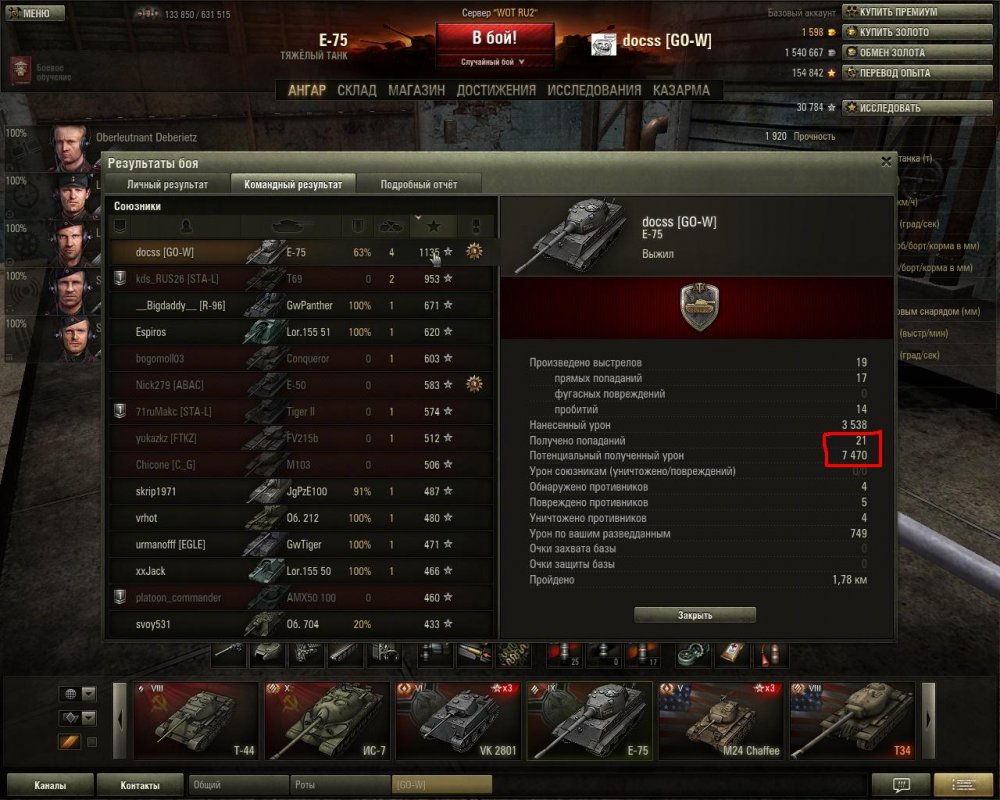Open the МЕНЮ button
The image size is (1000, 800).
coord(29,13)
